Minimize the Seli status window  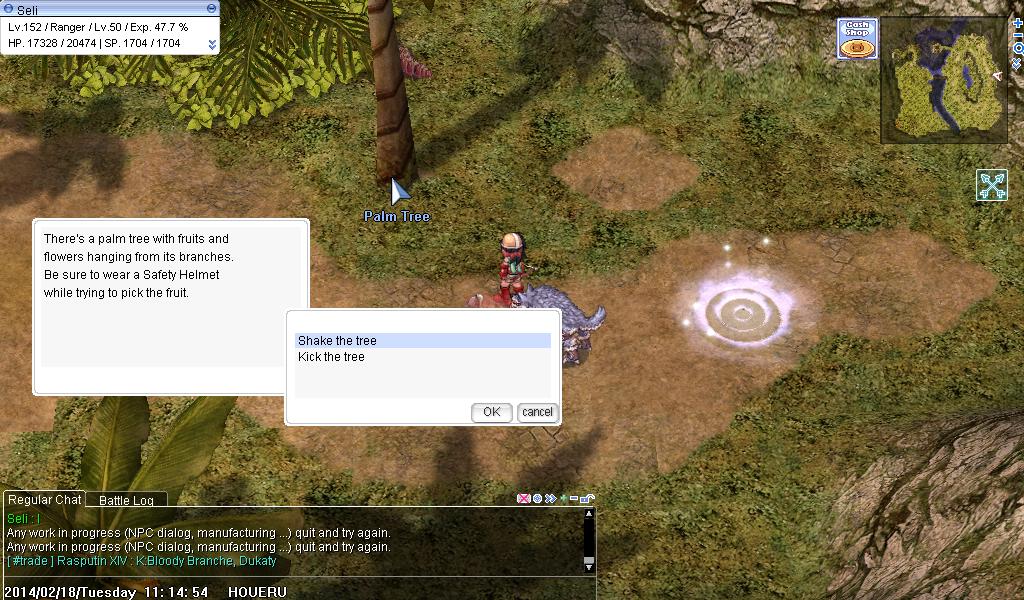point(211,8)
